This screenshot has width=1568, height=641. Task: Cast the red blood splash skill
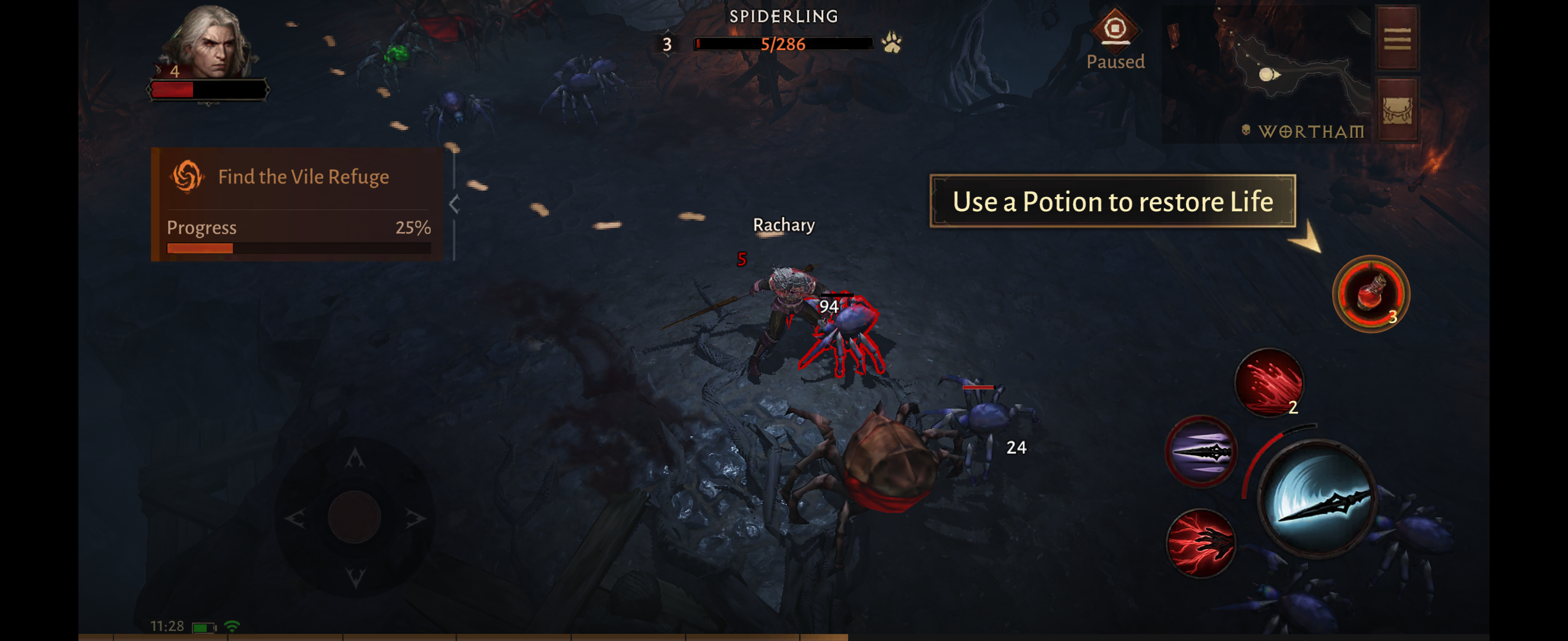tap(1269, 383)
